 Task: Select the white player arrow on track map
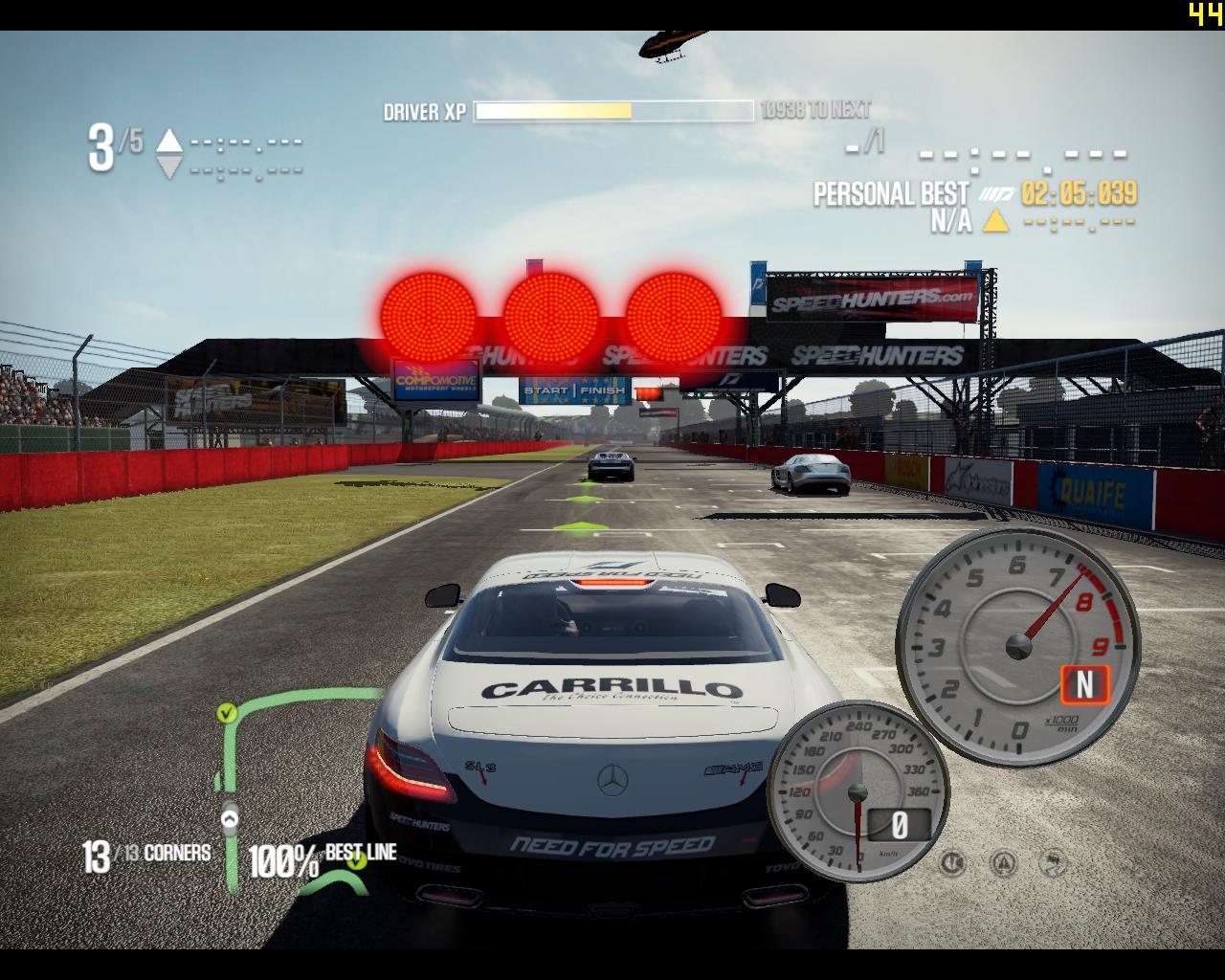click(230, 819)
